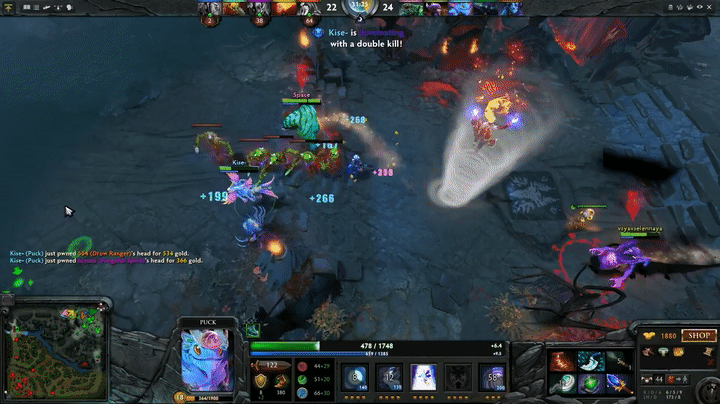Select the first hero portrait in top bar
The width and height of the screenshot is (720, 404).
[x=210, y=10]
